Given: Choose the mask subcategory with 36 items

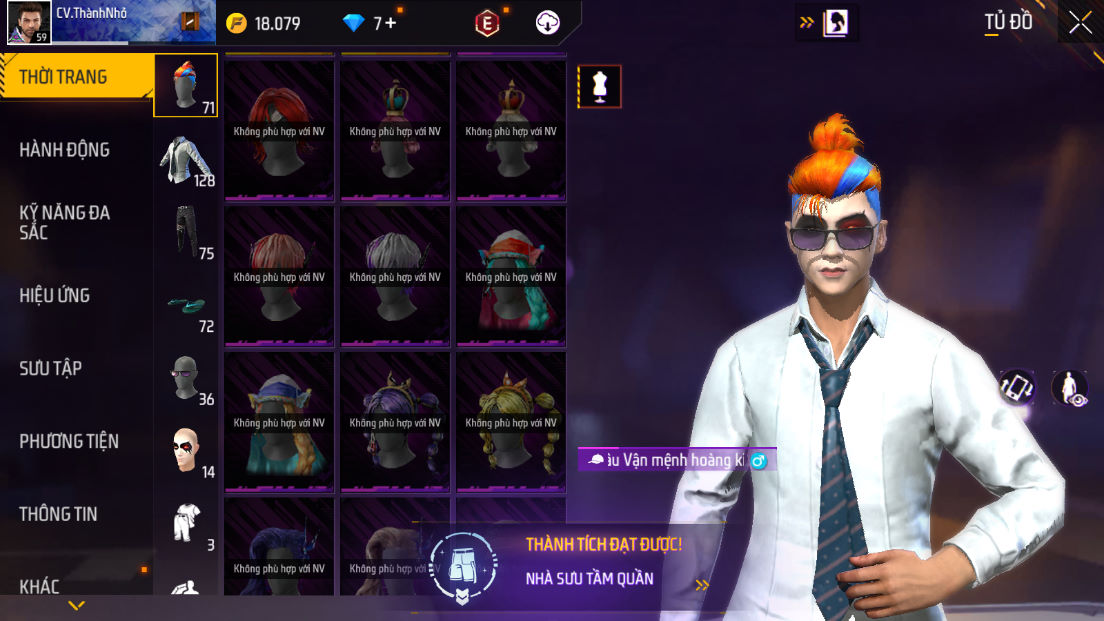Looking at the screenshot, I should (x=185, y=378).
